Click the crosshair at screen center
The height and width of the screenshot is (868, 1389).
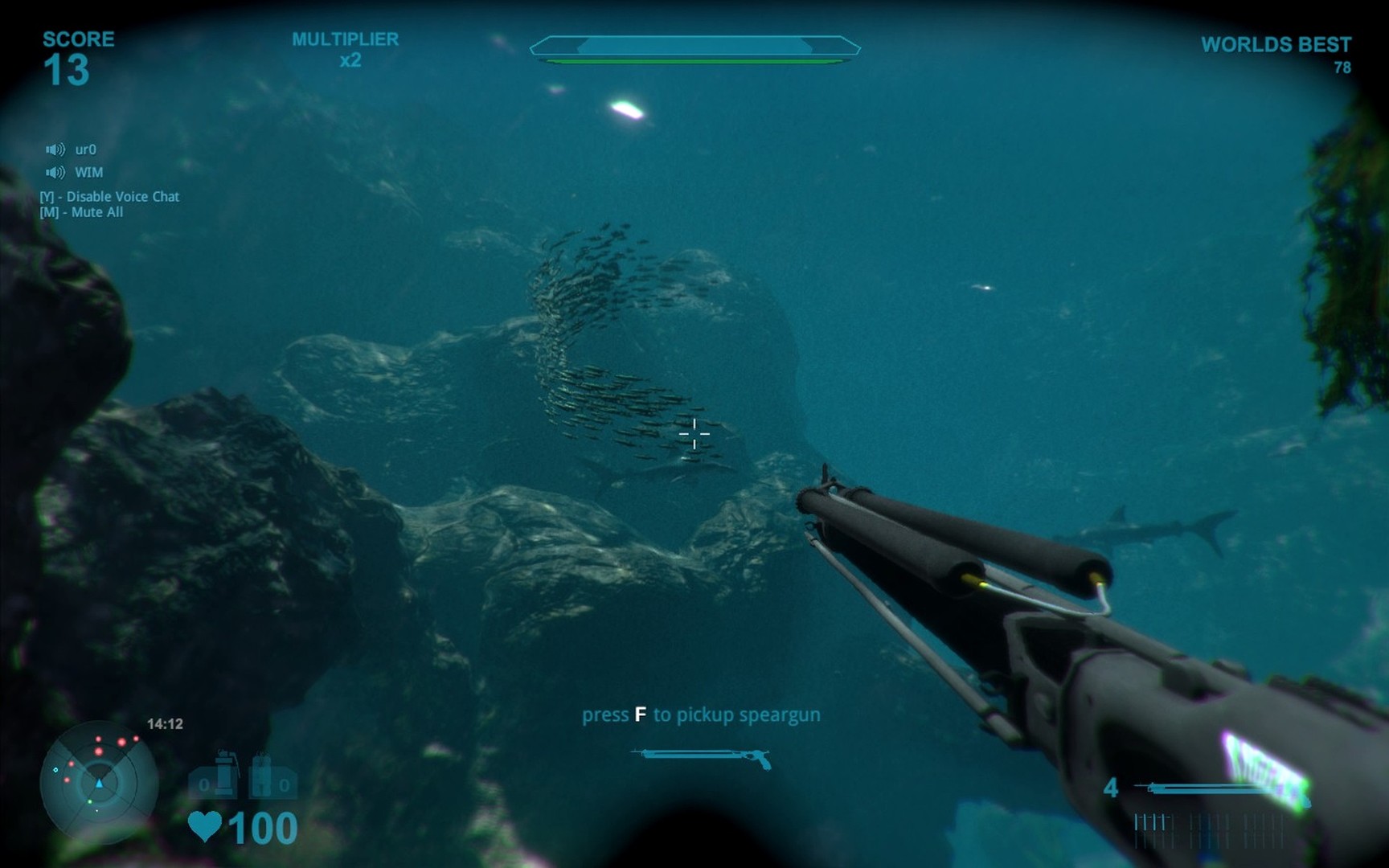click(694, 434)
